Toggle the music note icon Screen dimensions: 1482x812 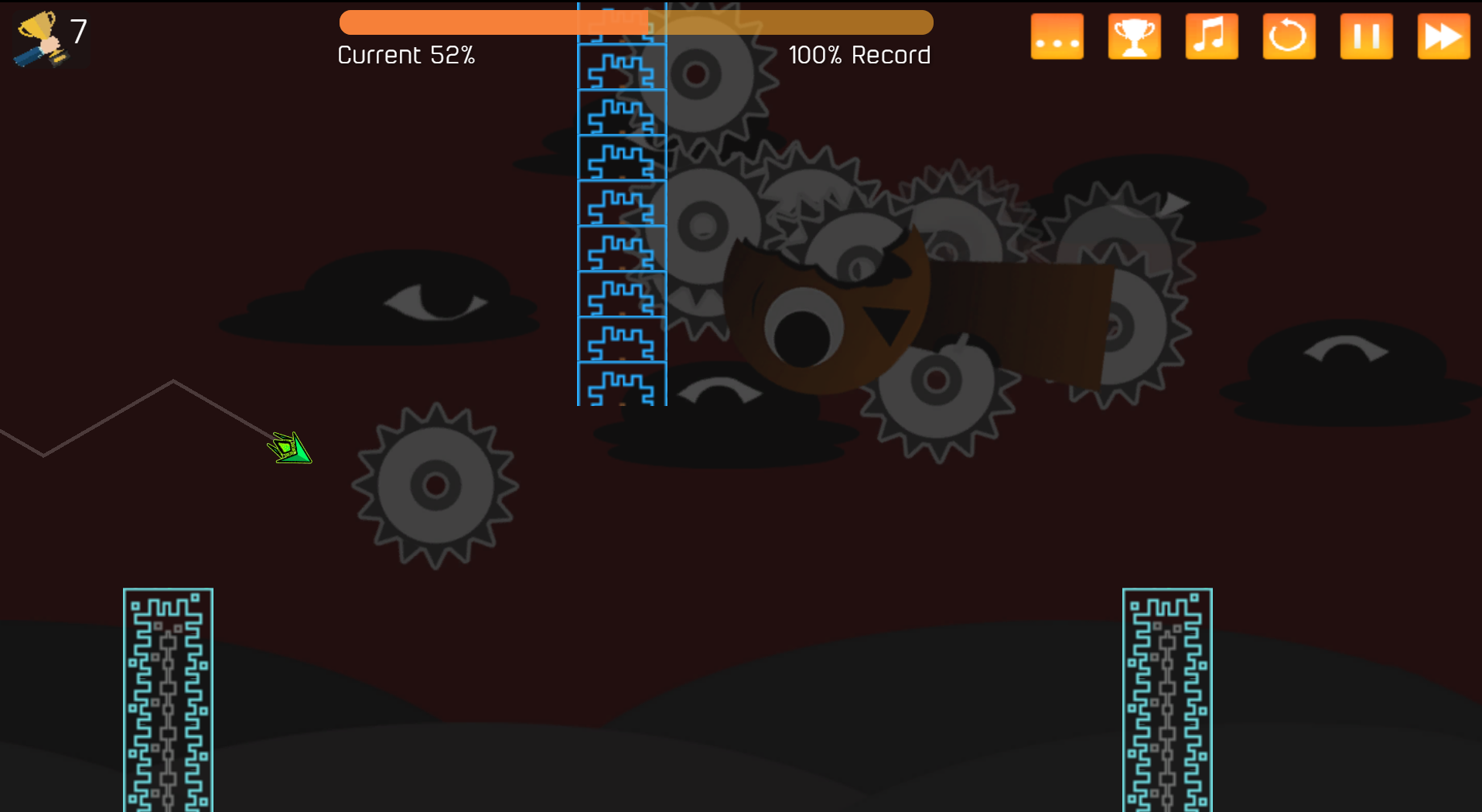pyautogui.click(x=1211, y=36)
